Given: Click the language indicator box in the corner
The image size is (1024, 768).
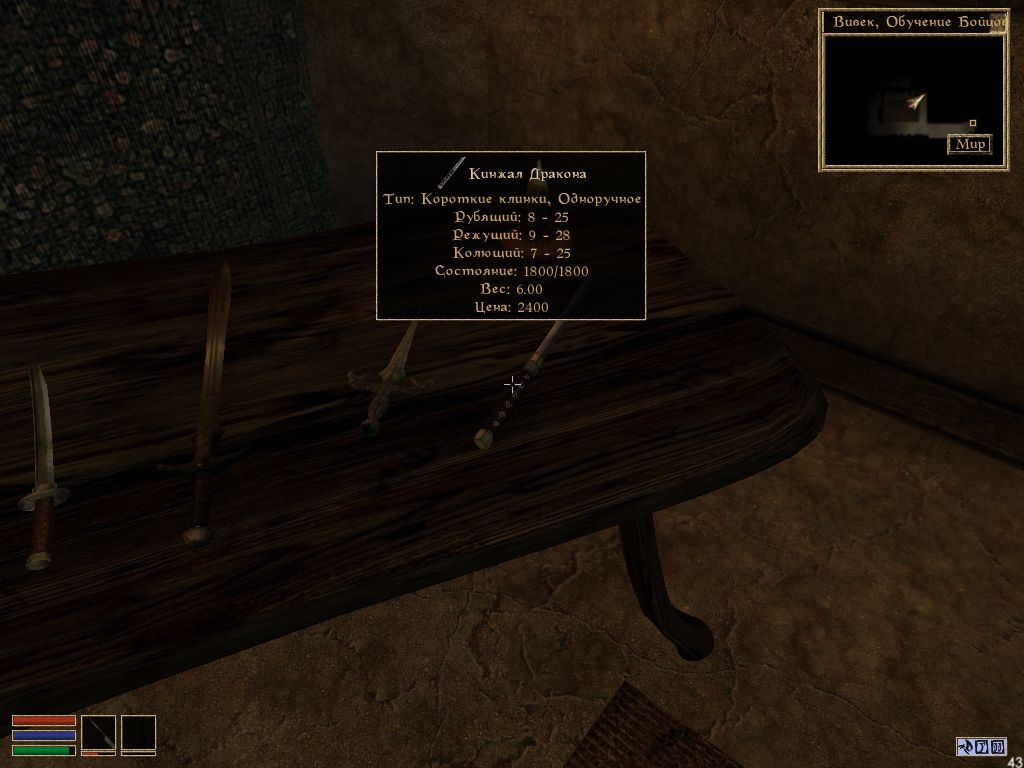Looking at the screenshot, I should [980, 746].
